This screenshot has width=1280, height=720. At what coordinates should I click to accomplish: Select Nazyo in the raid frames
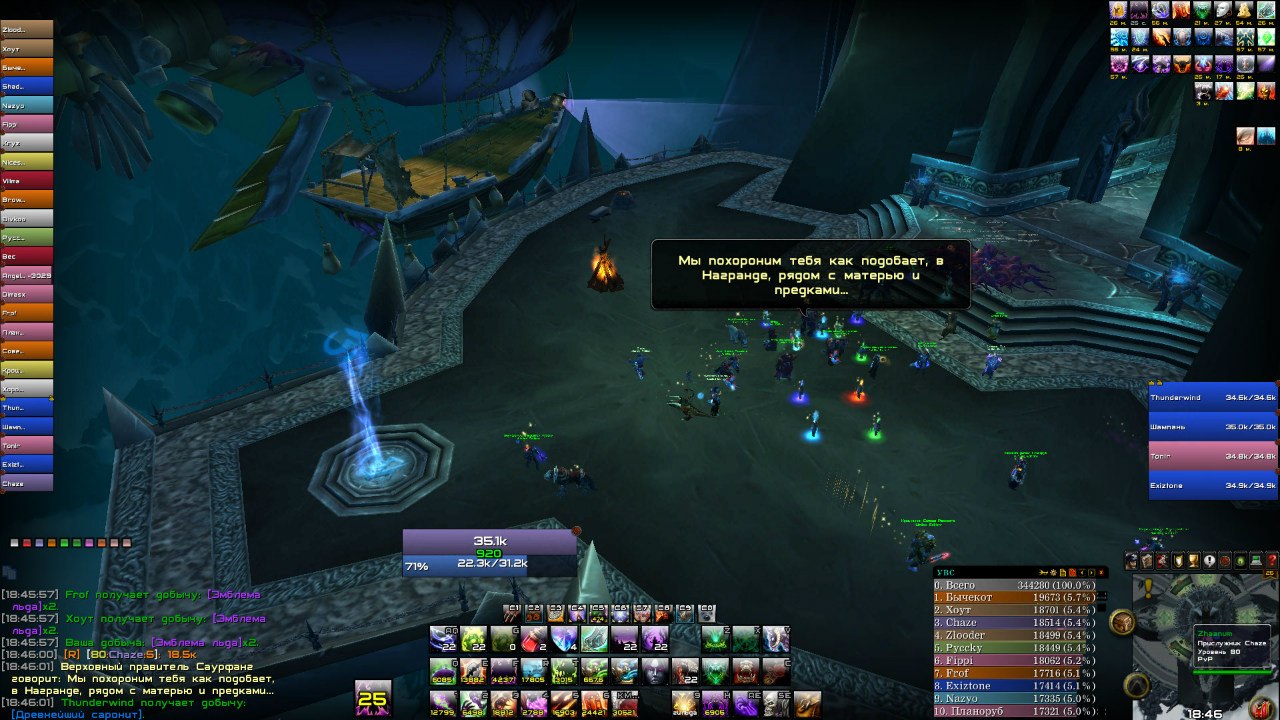(27, 104)
